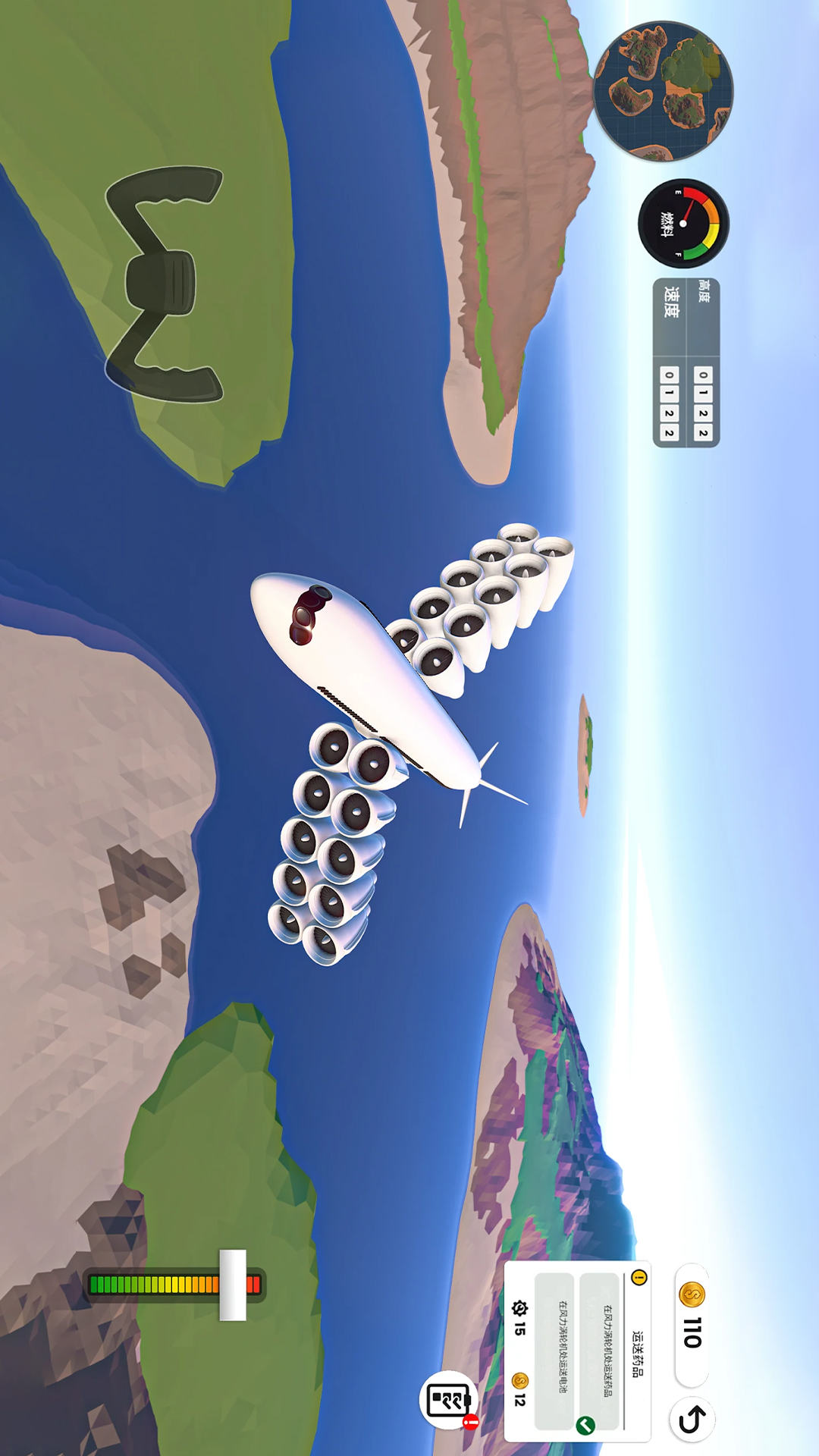819x1456 pixels.
Task: Click the rainbow throttle slider handle
Action: (233, 1285)
